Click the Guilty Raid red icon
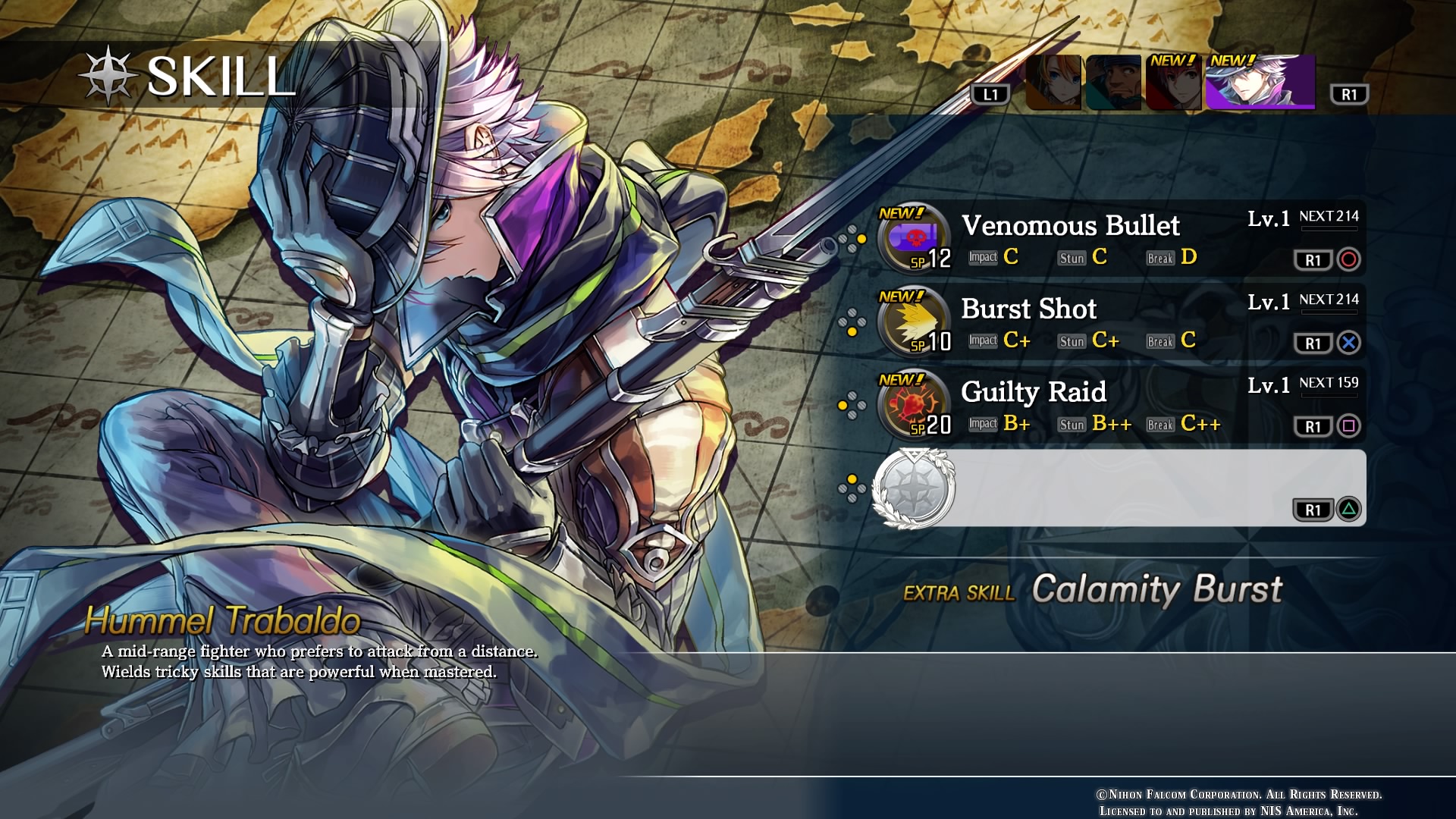 click(x=912, y=404)
